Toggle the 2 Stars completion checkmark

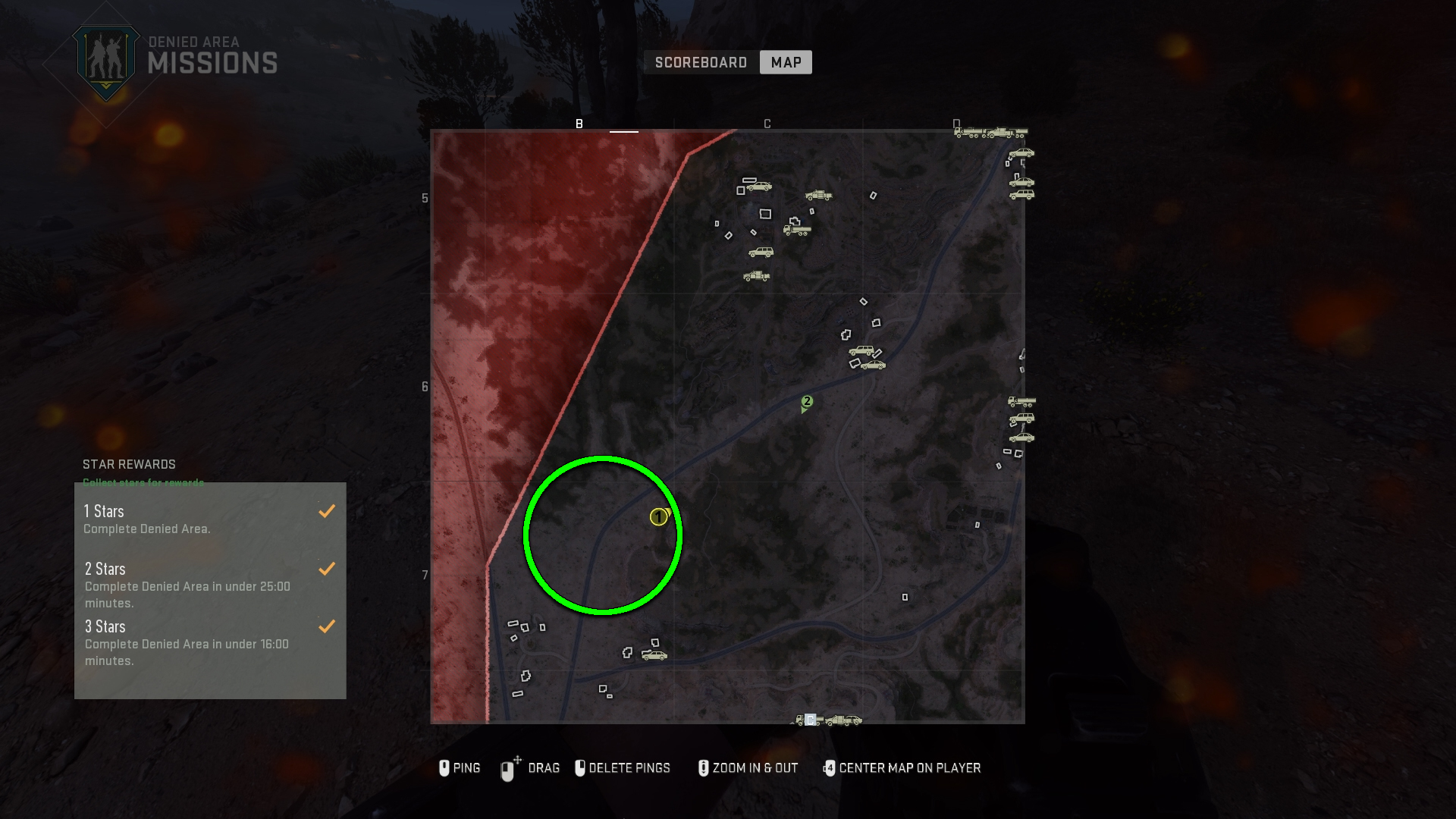pyautogui.click(x=327, y=568)
